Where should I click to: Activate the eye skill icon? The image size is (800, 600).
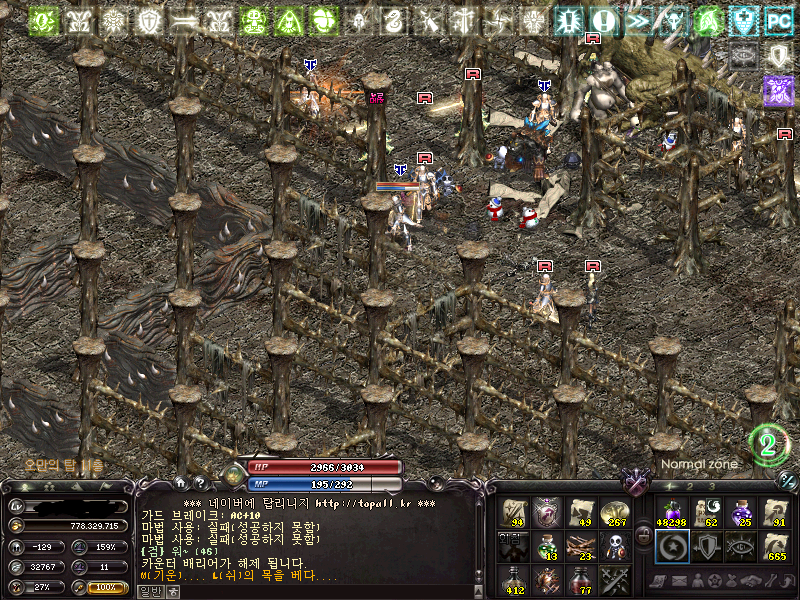coord(740,546)
